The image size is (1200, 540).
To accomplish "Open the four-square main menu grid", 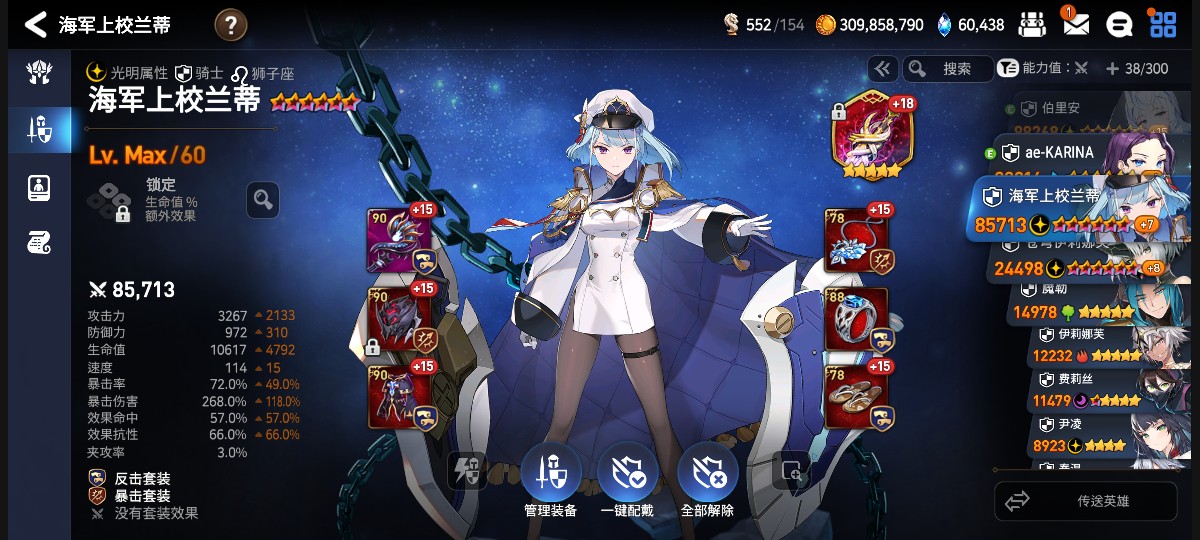I will (1162, 25).
